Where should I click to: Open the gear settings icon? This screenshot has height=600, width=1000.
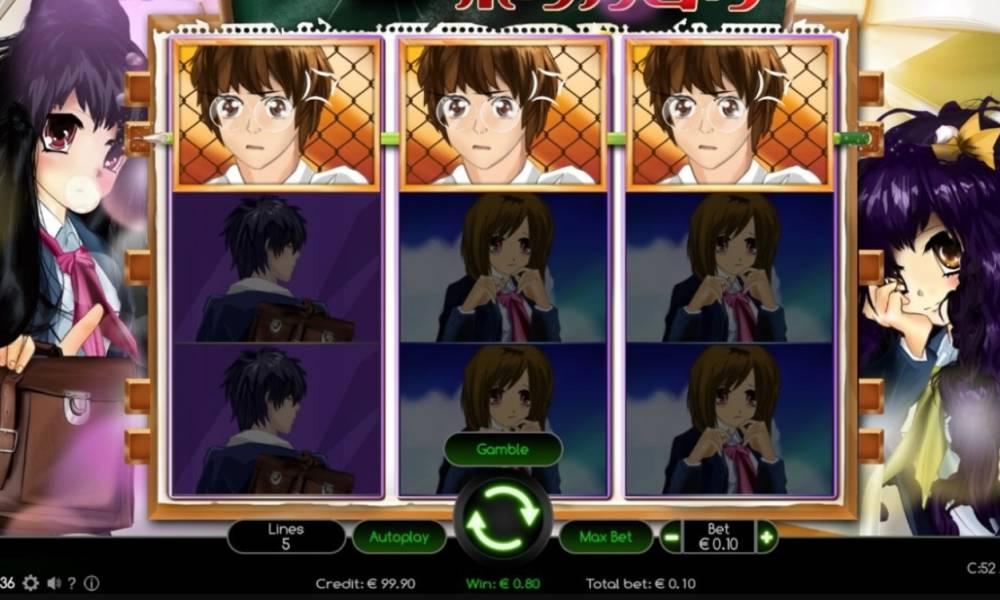click(31, 583)
